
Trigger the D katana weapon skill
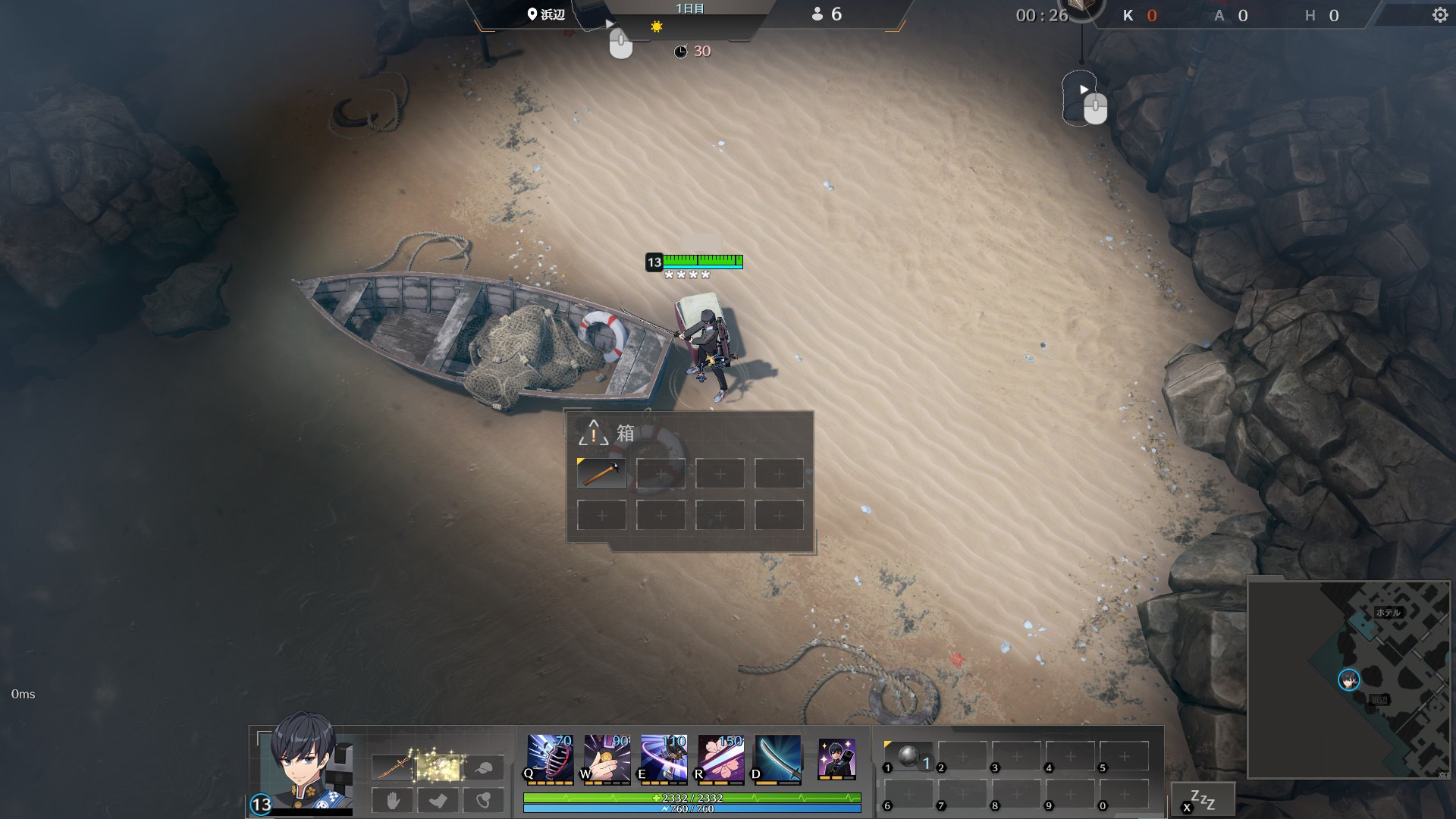(777, 758)
